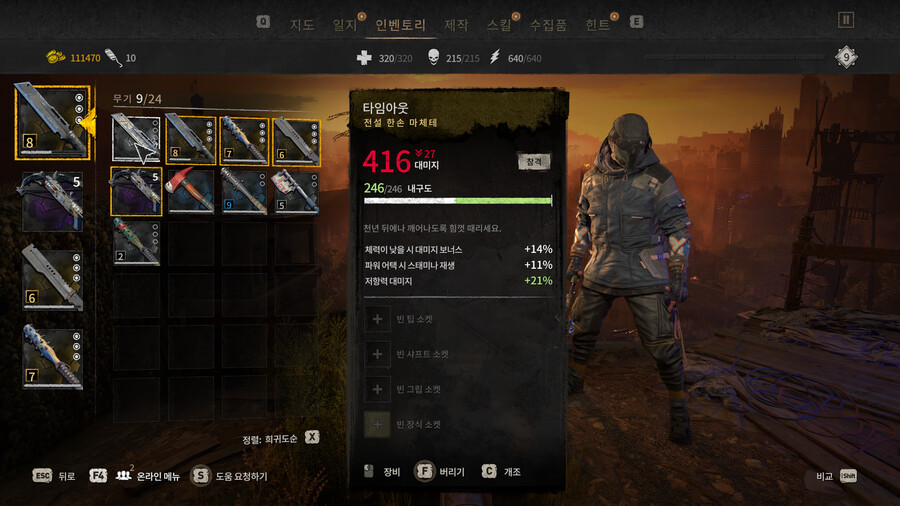This screenshot has width=900, height=506.
Task: Select the 인벤토리 inventory tab
Action: coord(400,24)
